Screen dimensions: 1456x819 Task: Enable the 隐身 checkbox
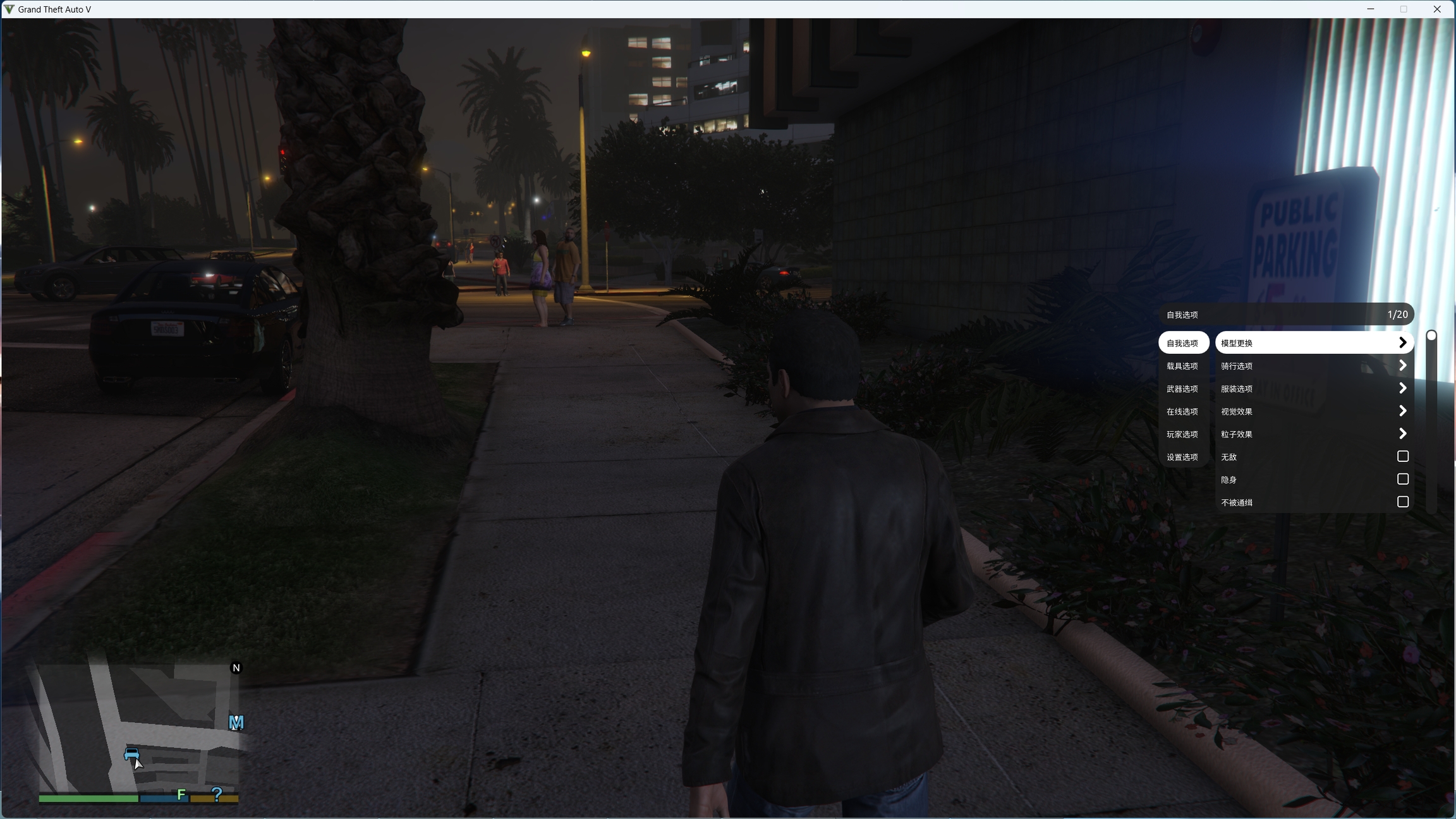point(1402,479)
